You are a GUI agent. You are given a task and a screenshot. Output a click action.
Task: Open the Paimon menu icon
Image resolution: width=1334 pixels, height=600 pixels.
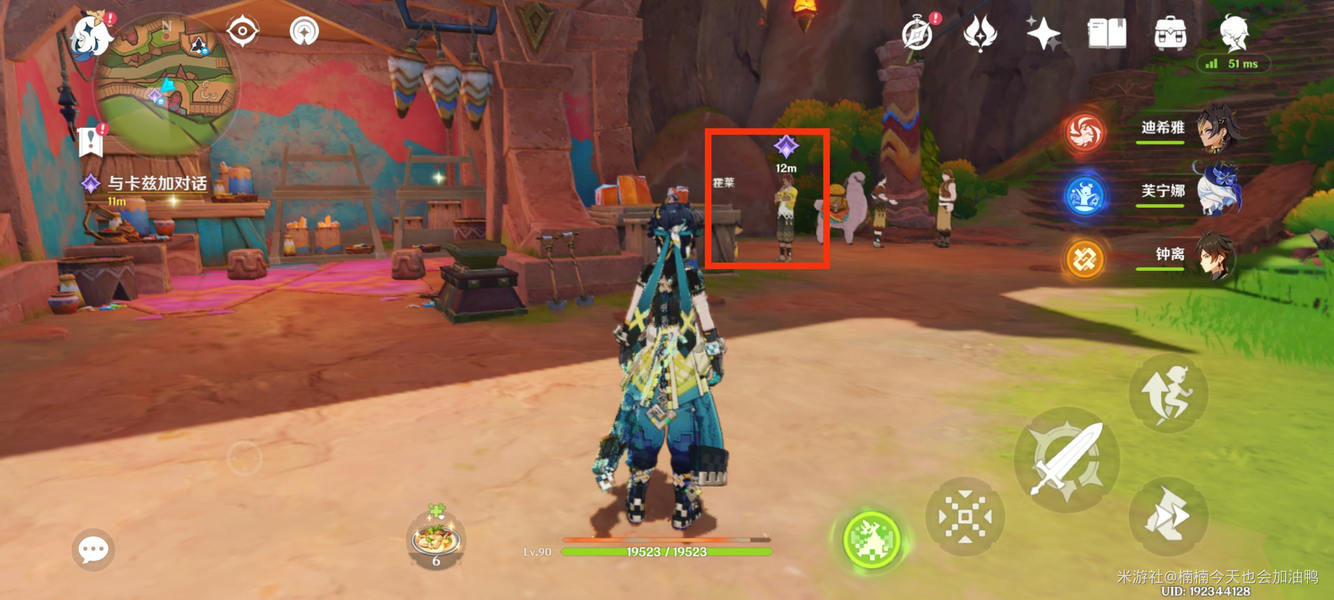[91, 35]
